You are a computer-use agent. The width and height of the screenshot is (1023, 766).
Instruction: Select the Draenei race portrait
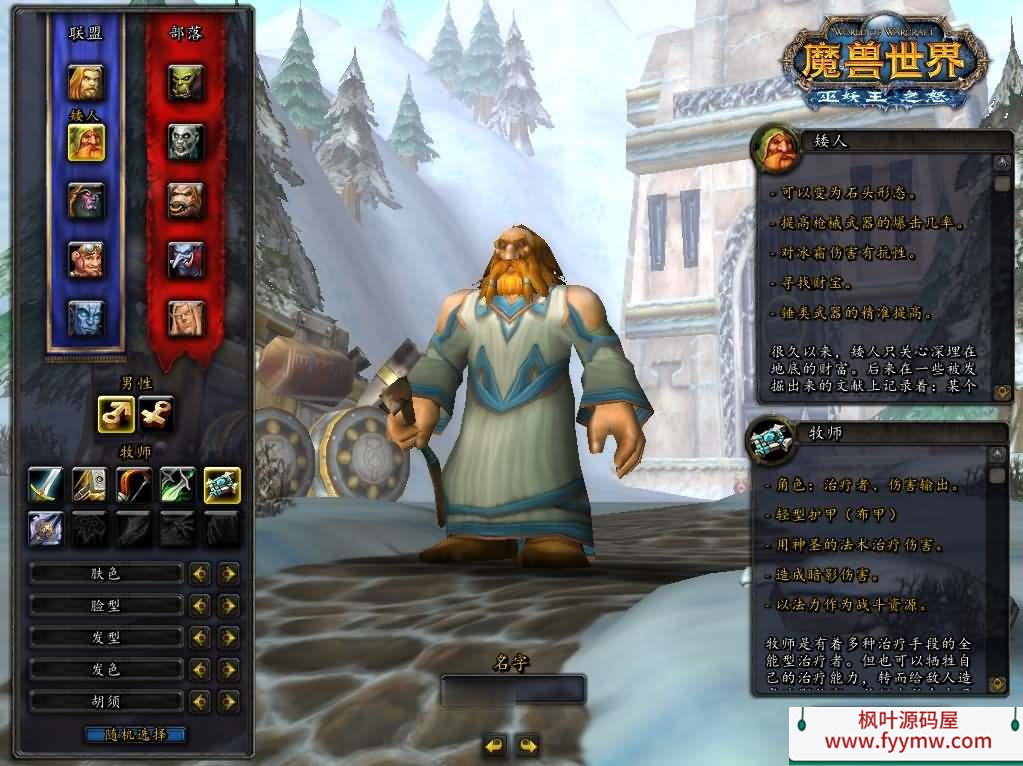(x=85, y=318)
